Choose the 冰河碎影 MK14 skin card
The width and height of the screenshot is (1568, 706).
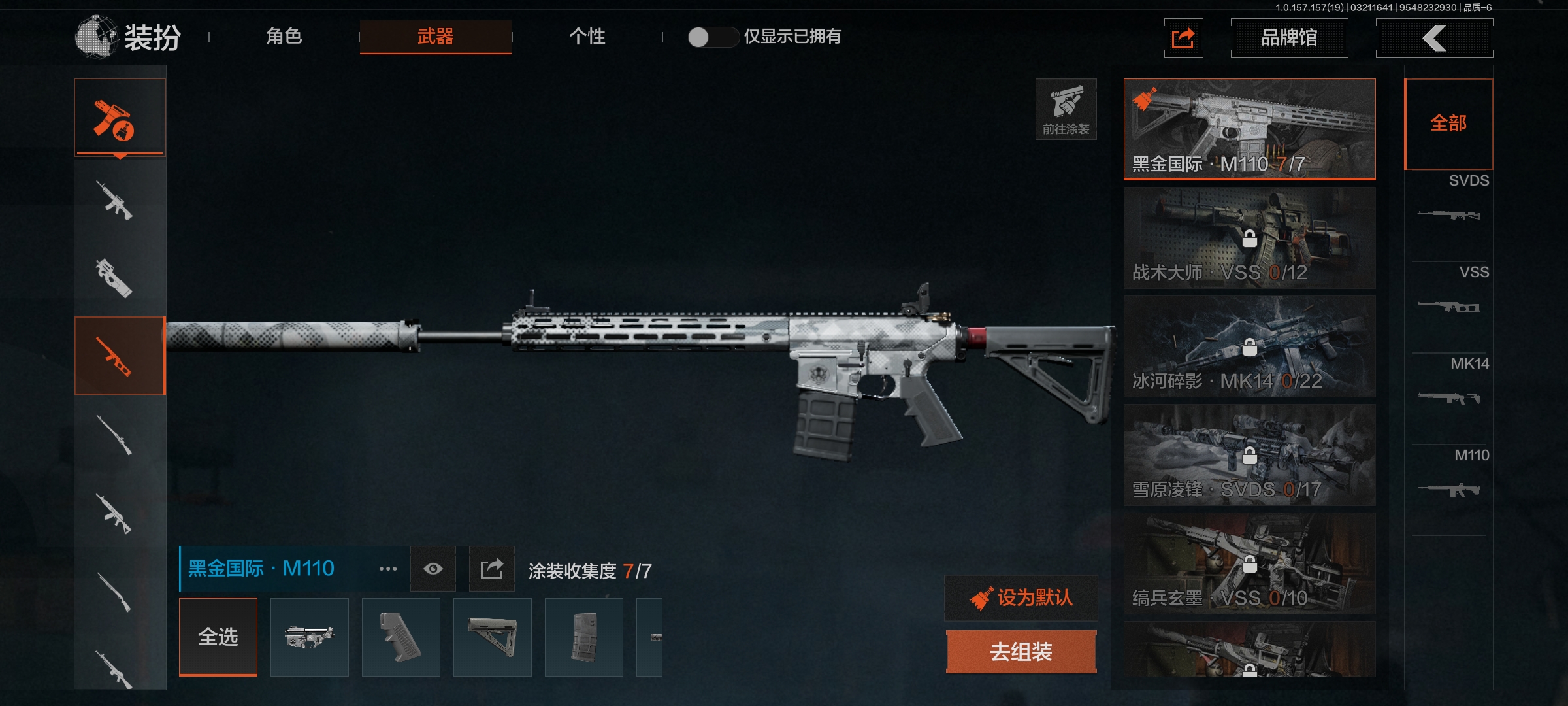1249,346
